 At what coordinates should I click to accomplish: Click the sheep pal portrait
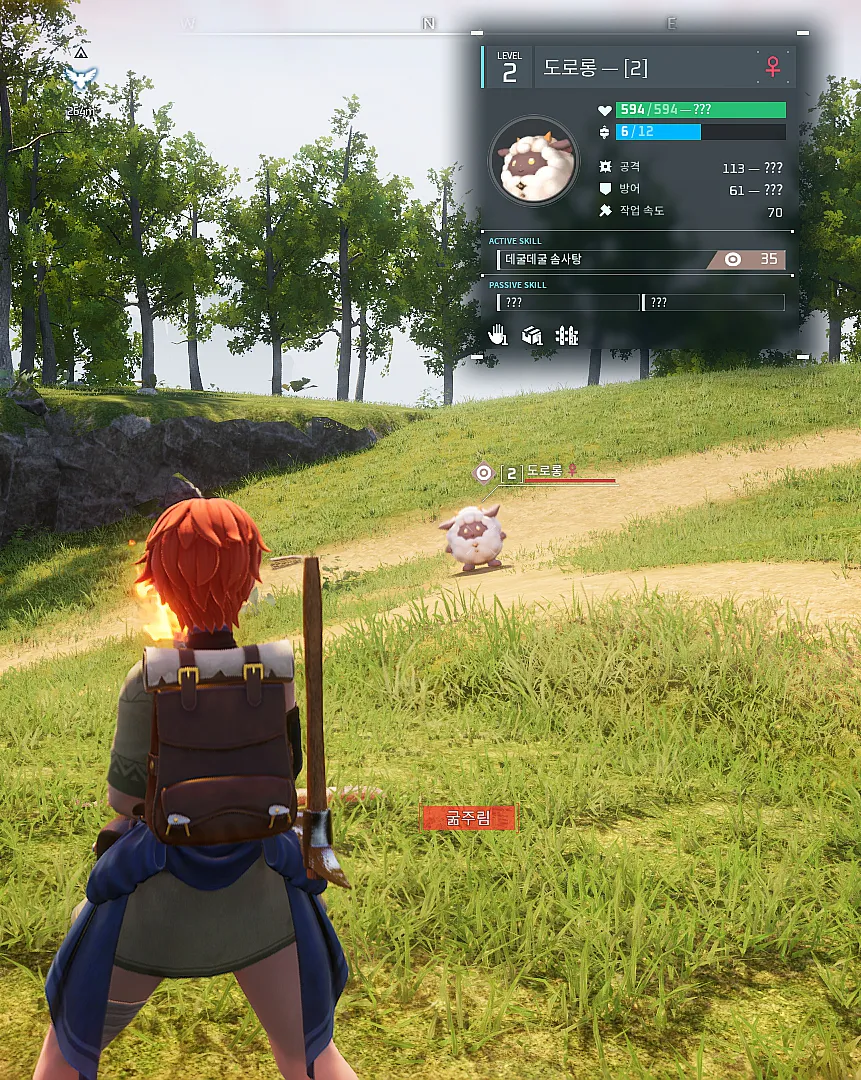(535, 161)
